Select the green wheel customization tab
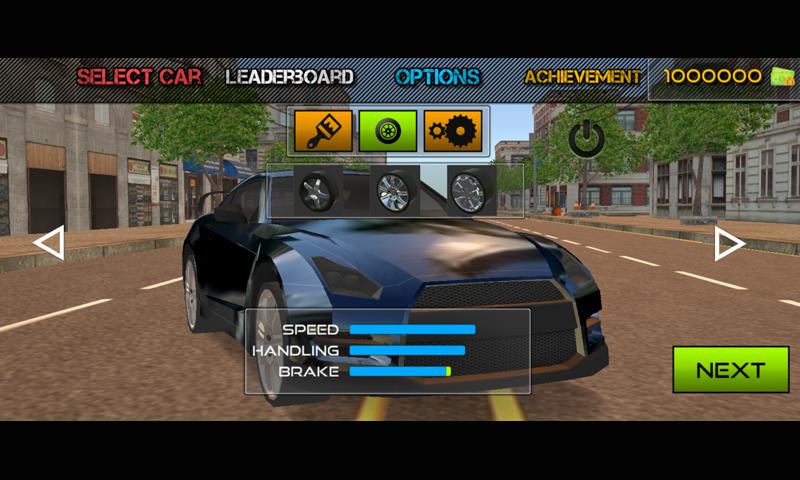800x480 pixels. pos(388,131)
